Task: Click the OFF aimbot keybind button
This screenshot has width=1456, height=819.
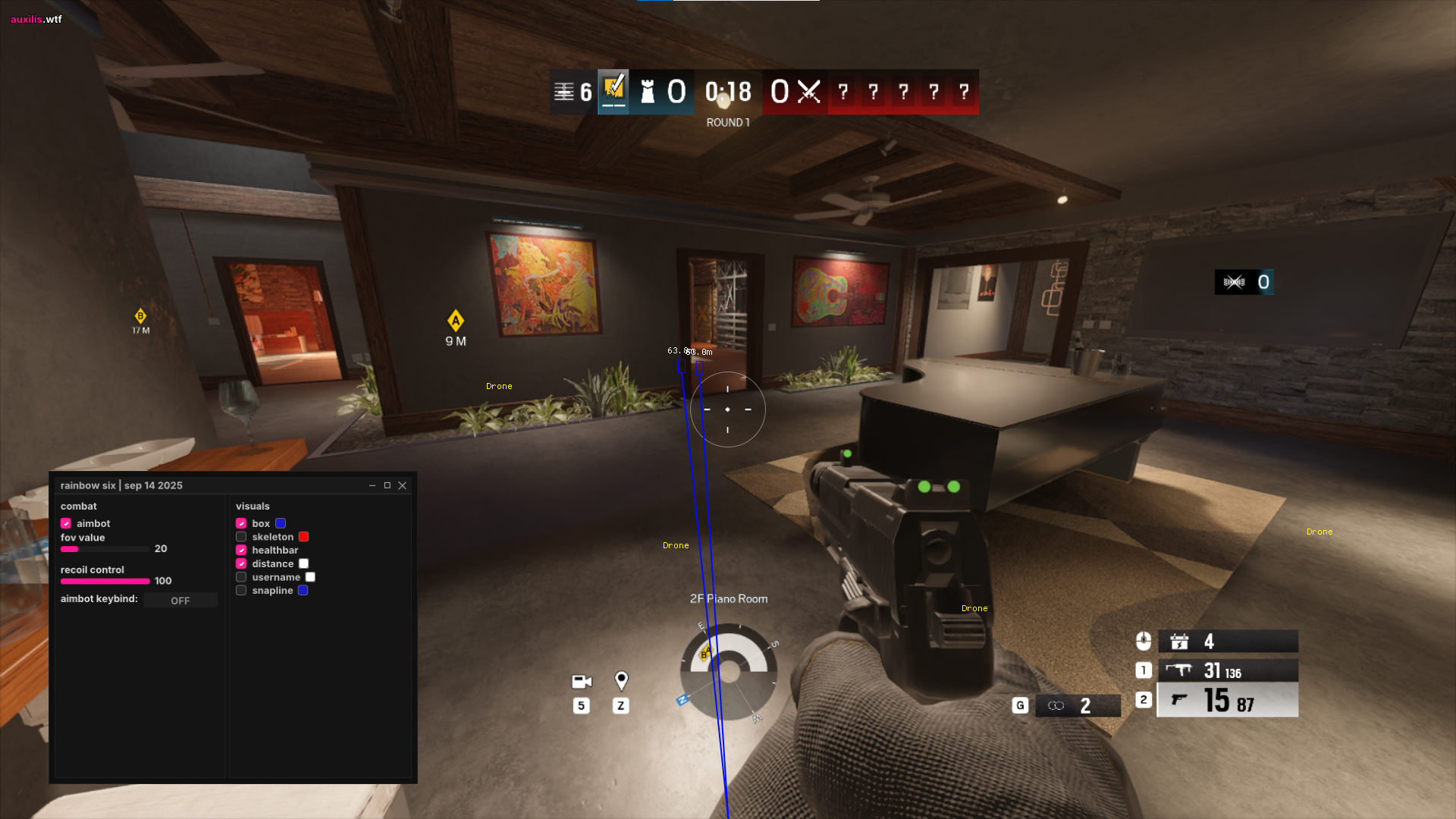Action: (180, 600)
